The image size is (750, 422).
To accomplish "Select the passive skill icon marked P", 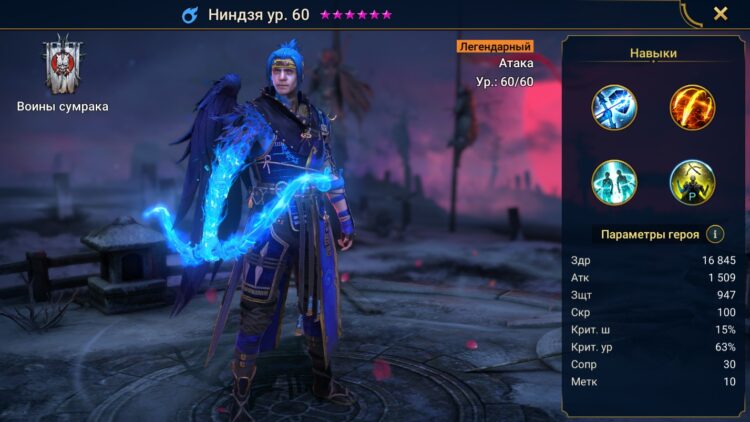I will coord(692,183).
